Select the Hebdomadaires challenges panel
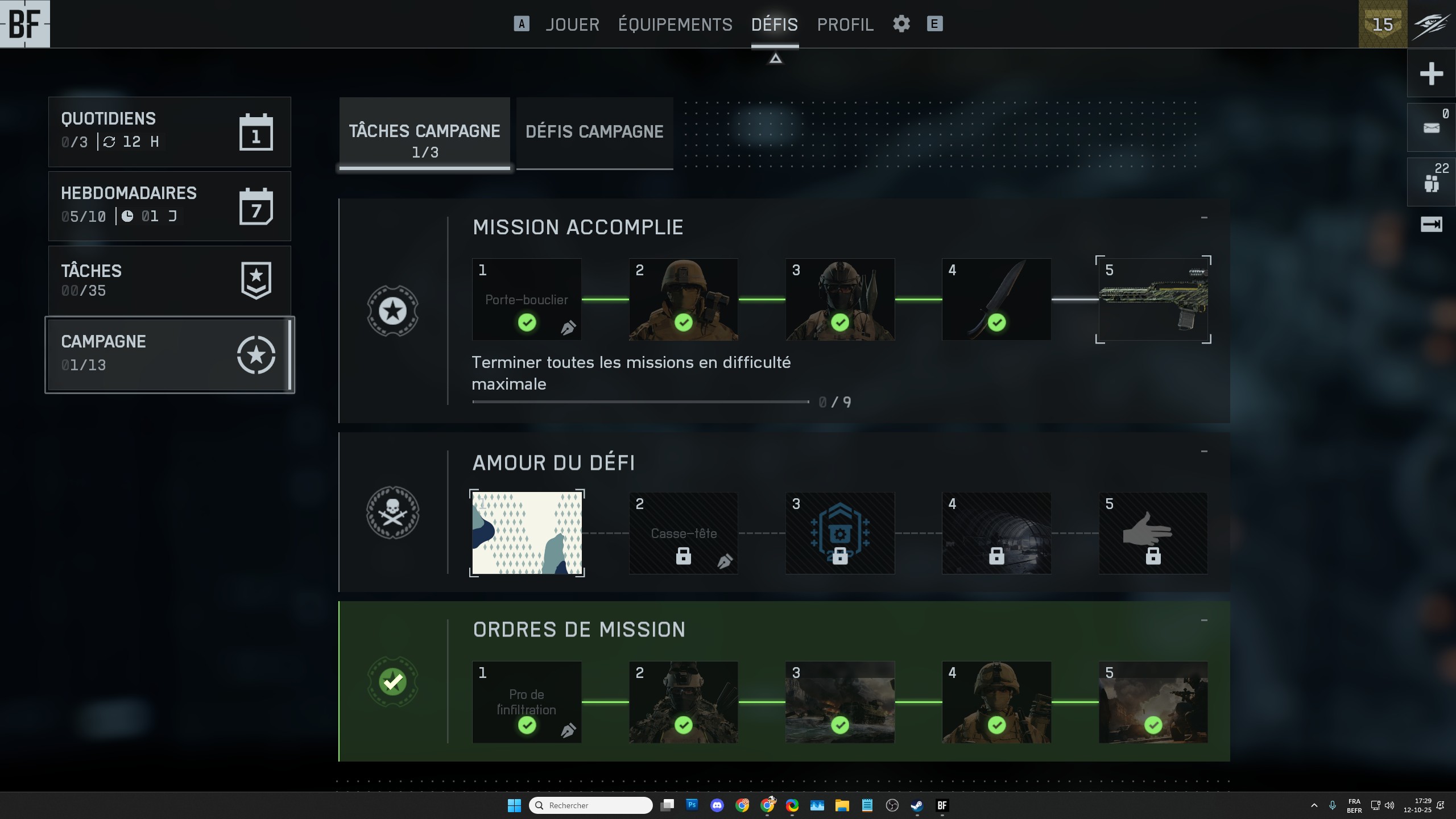The height and width of the screenshot is (819, 1456). click(x=169, y=205)
